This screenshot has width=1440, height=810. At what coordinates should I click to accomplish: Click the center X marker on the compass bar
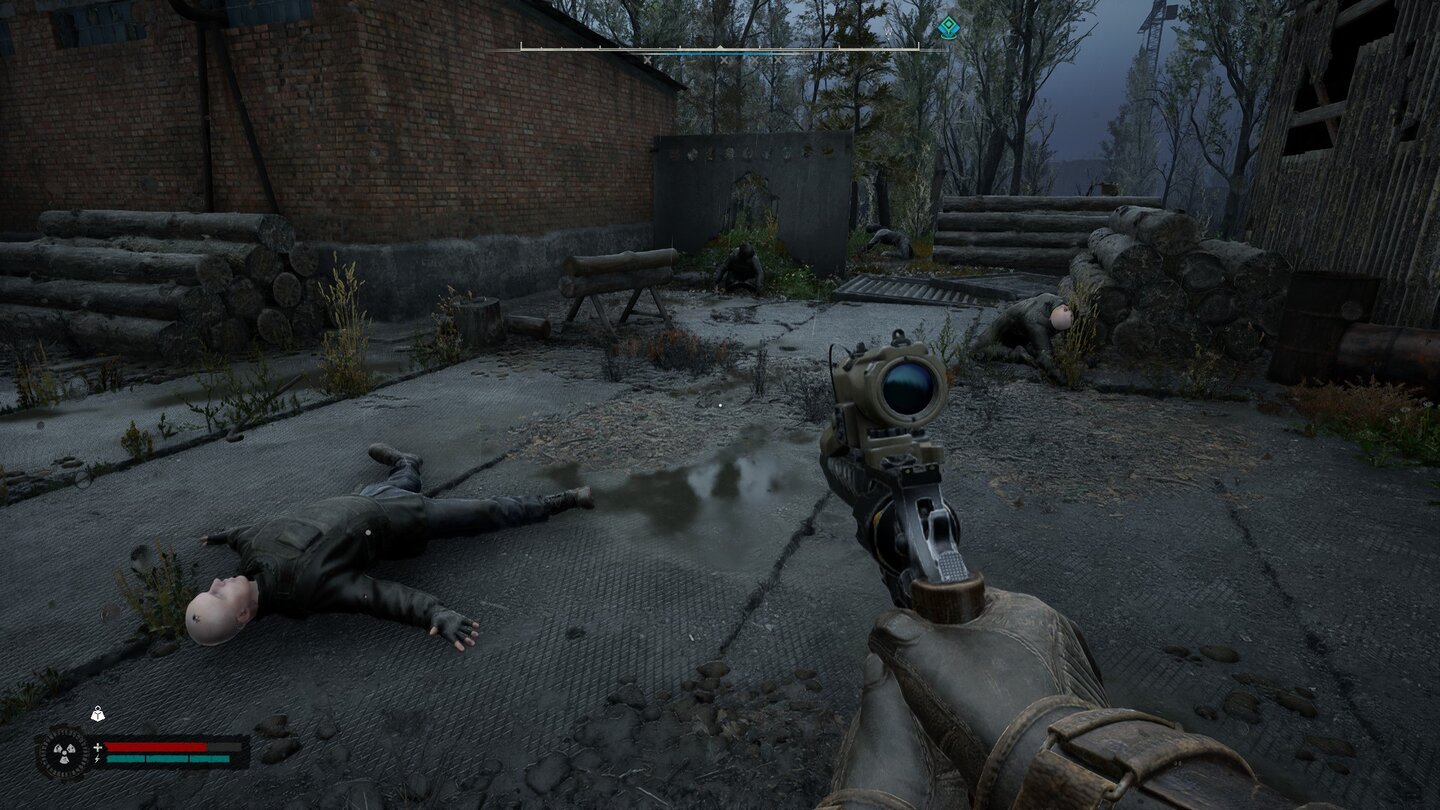(x=725, y=59)
